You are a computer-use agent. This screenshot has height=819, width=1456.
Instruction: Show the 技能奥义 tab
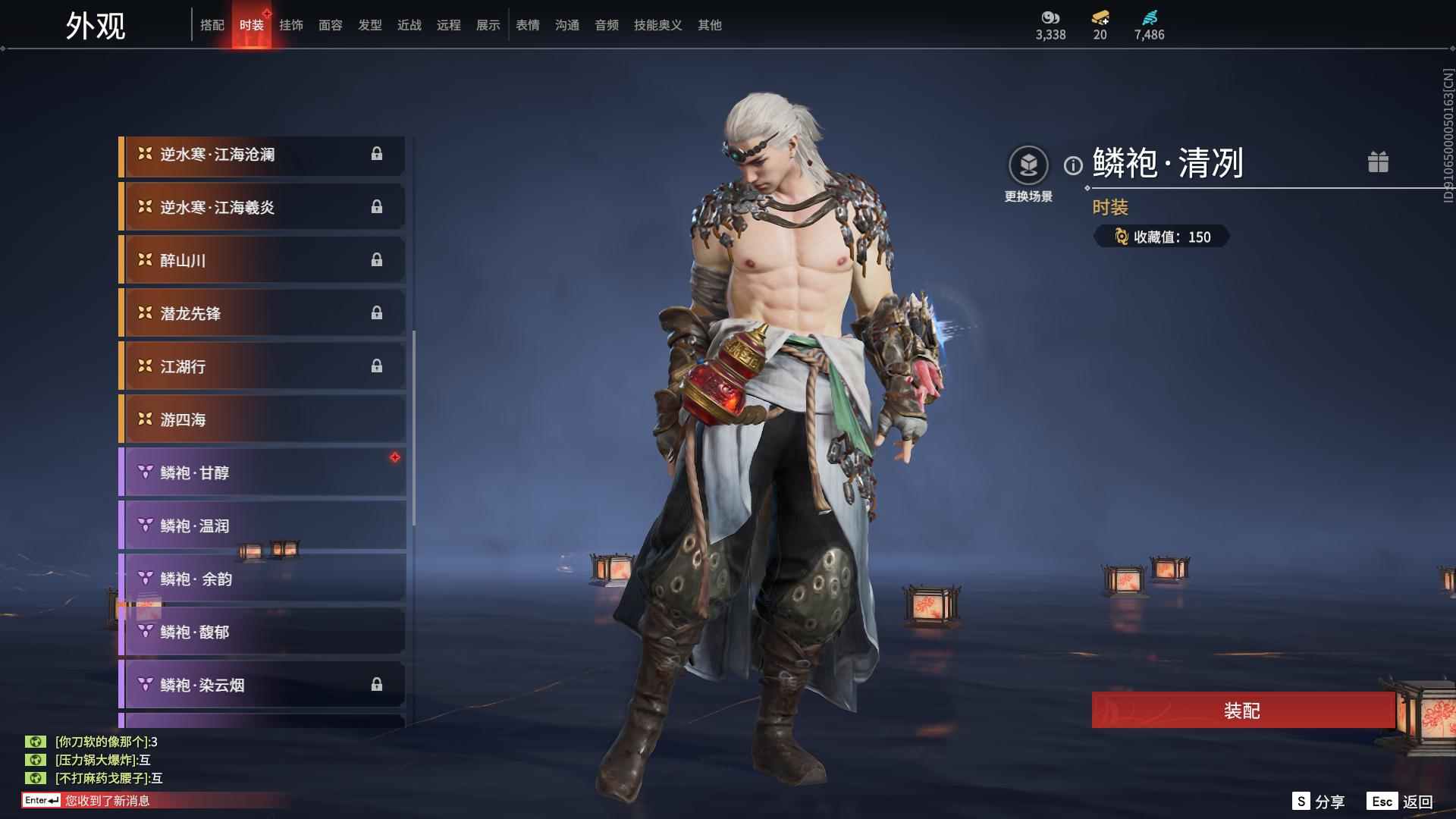(x=657, y=25)
